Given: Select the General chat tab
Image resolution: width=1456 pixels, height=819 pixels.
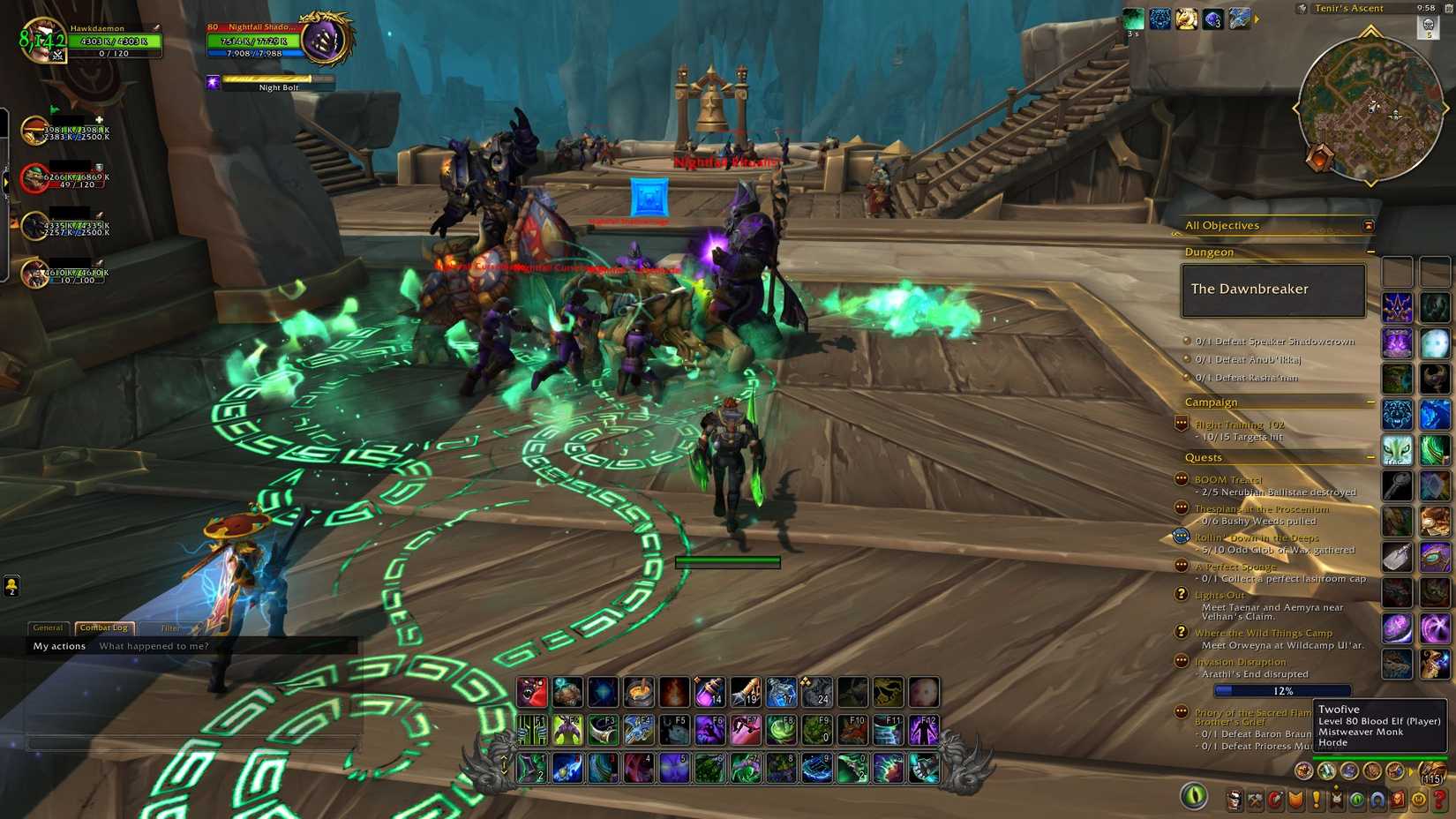Looking at the screenshot, I should (48, 627).
